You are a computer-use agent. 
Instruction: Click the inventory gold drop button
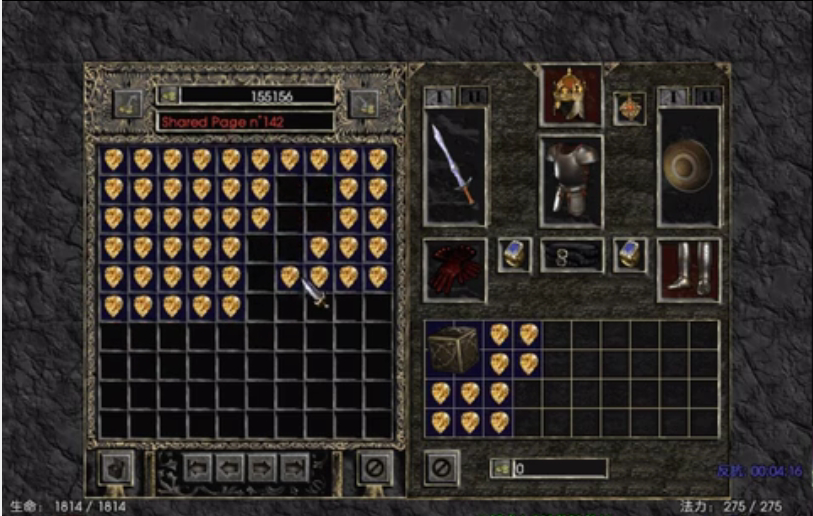(x=499, y=468)
